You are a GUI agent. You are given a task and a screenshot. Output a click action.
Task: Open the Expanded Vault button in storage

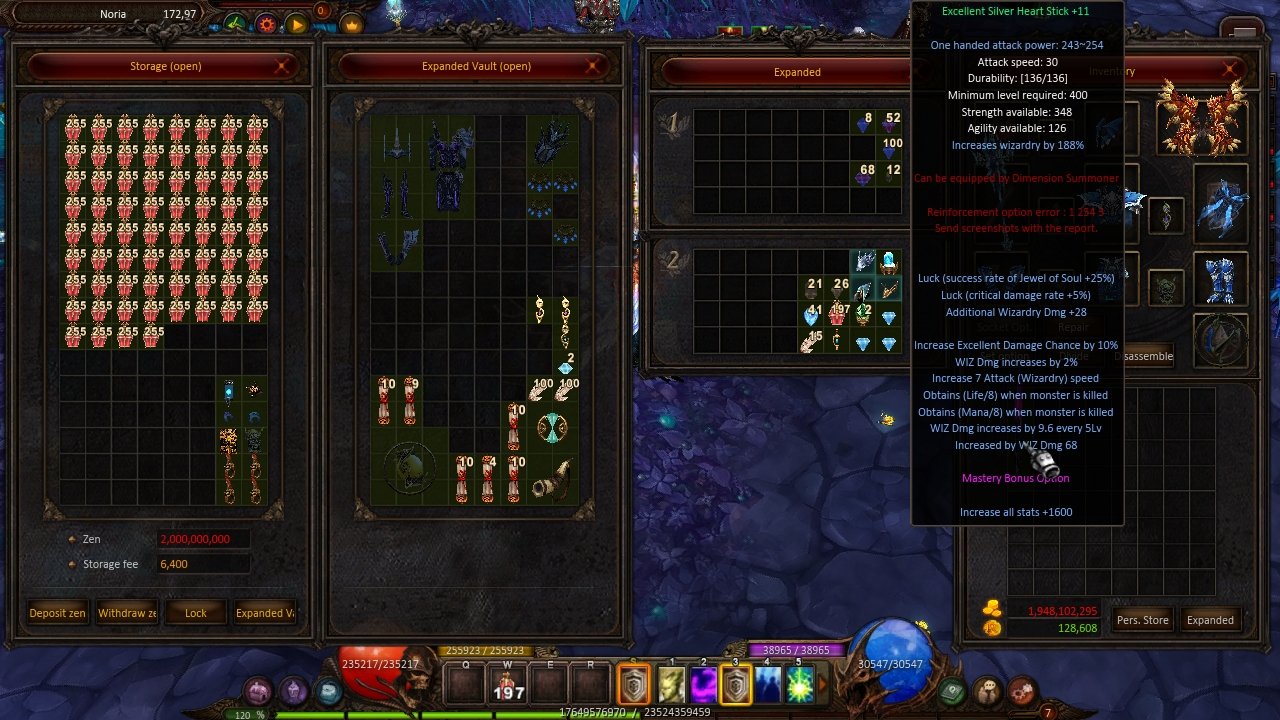click(264, 613)
